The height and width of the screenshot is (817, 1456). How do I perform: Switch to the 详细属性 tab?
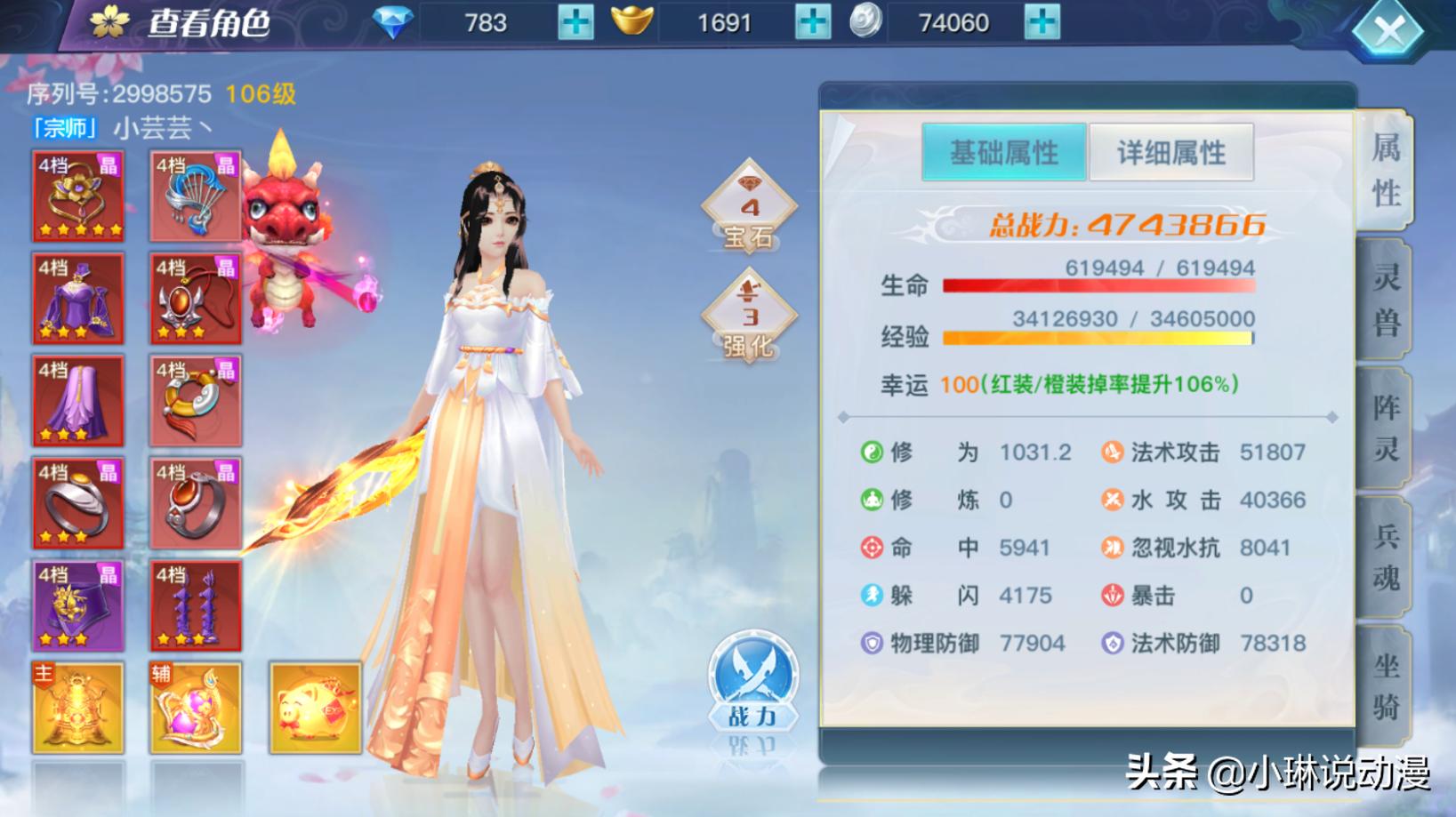coord(1170,153)
